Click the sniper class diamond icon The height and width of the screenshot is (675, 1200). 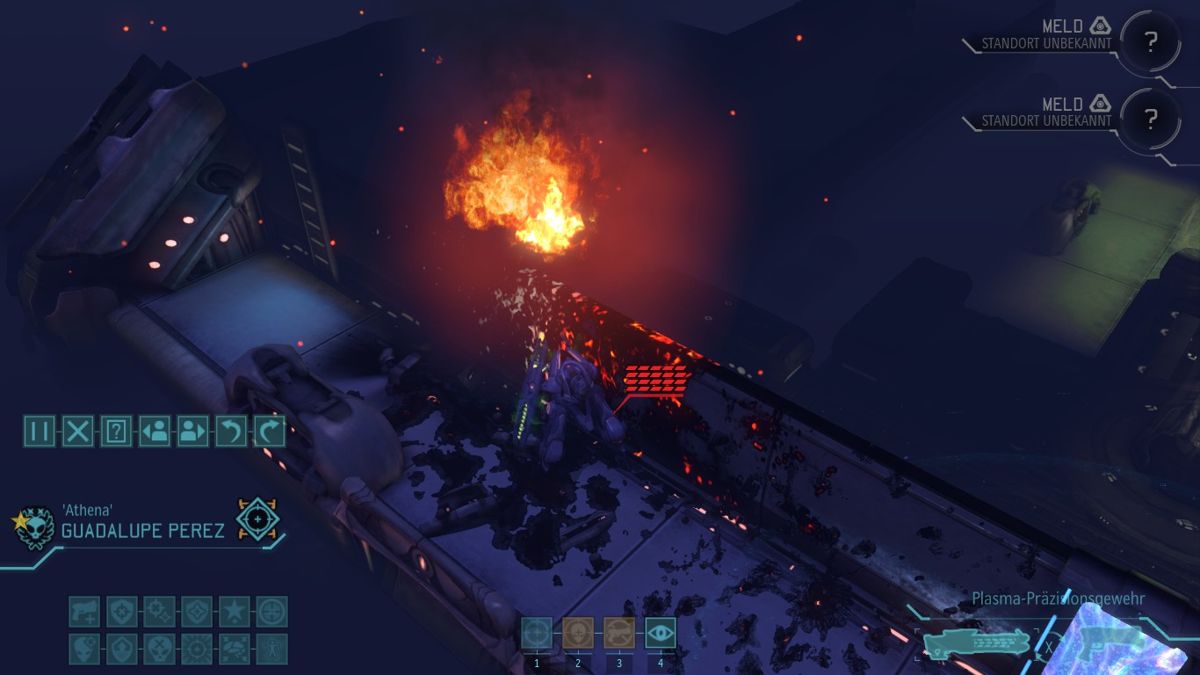(x=258, y=520)
